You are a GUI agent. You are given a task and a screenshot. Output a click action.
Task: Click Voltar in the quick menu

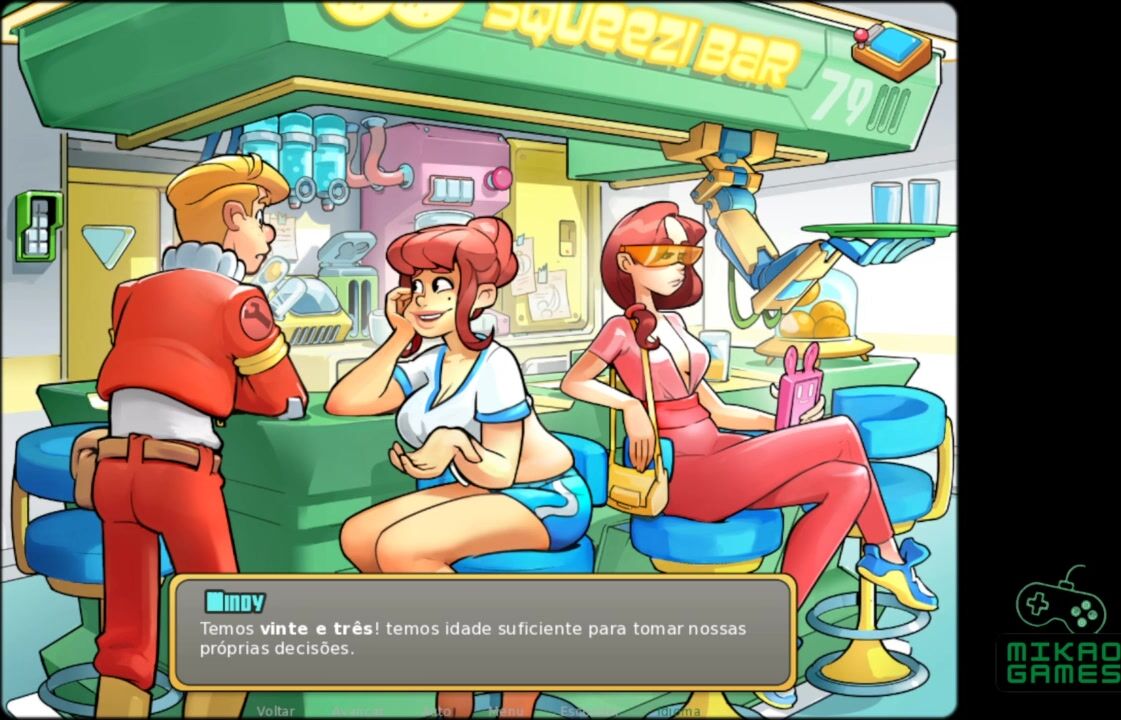(x=275, y=711)
